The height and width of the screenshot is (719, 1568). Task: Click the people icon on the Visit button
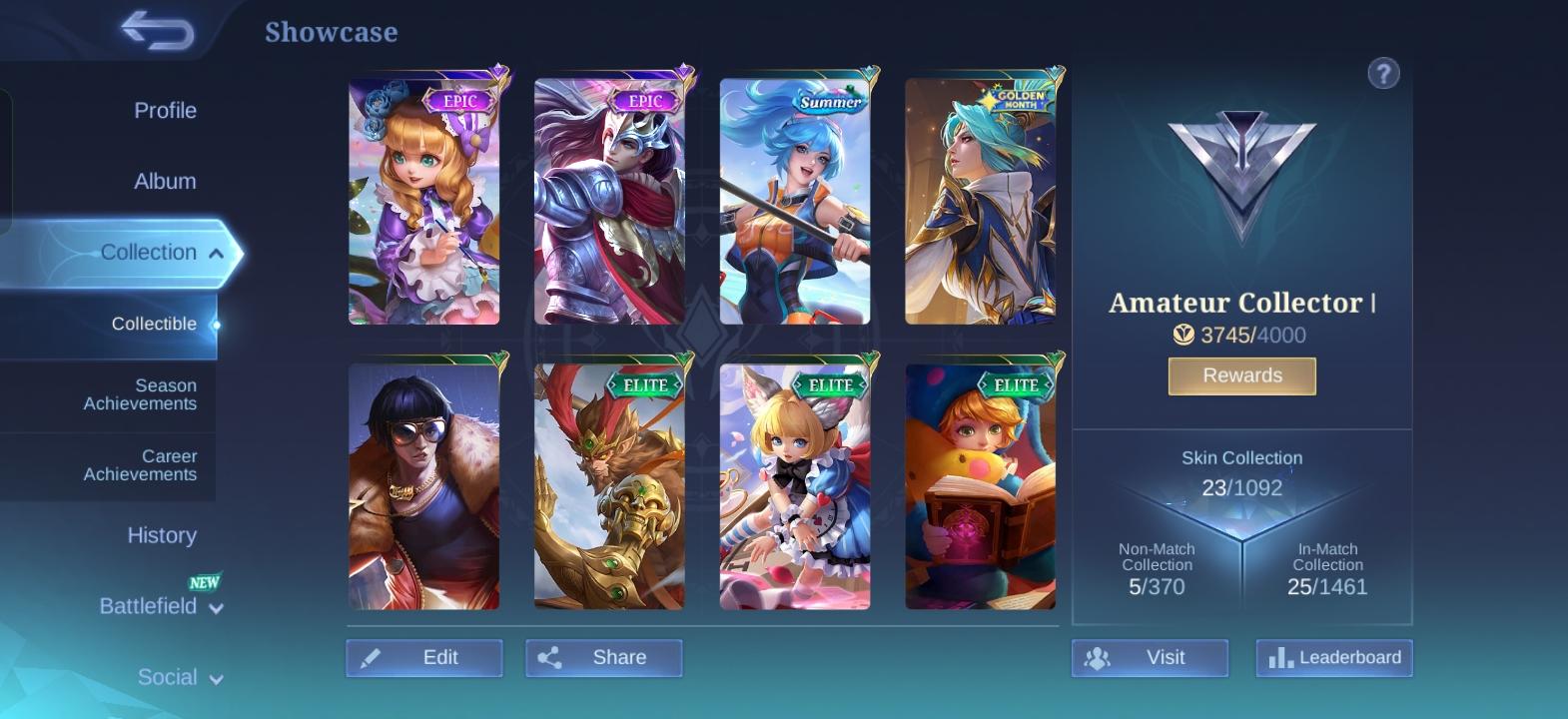coord(1098,657)
